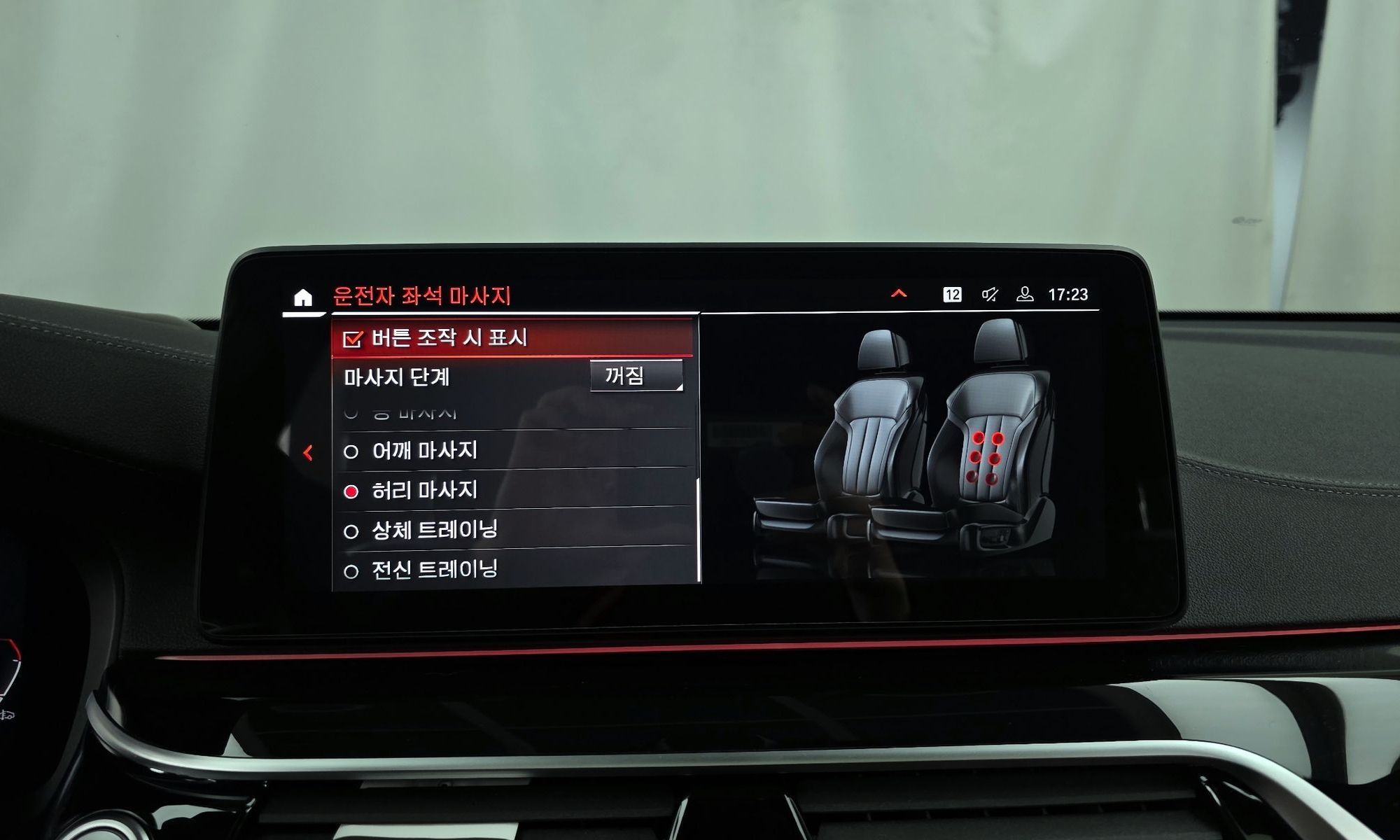Click the muted speaker status icon
The height and width of the screenshot is (840, 1400).
point(990,295)
